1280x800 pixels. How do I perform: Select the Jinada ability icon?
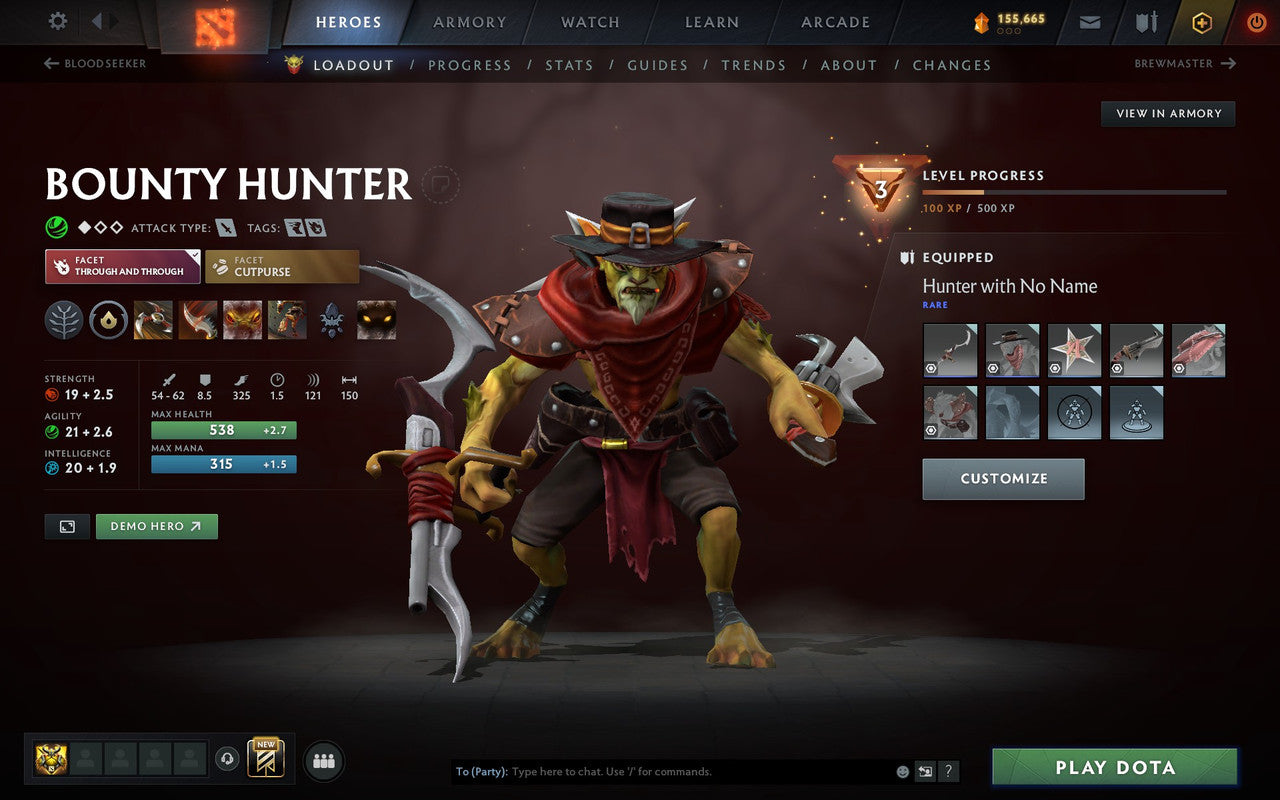point(196,320)
